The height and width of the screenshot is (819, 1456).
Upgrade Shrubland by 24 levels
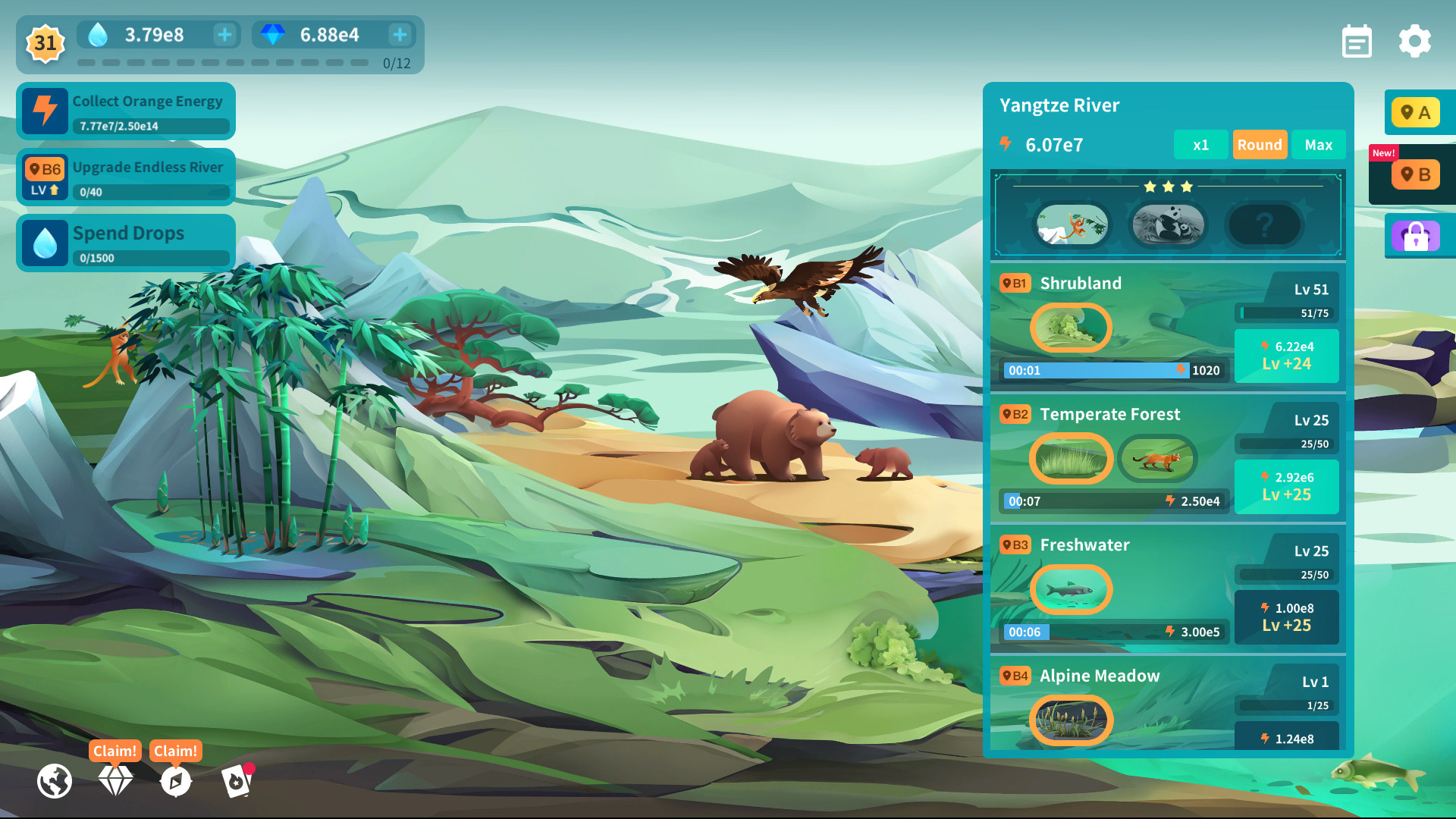pyautogui.click(x=1286, y=355)
